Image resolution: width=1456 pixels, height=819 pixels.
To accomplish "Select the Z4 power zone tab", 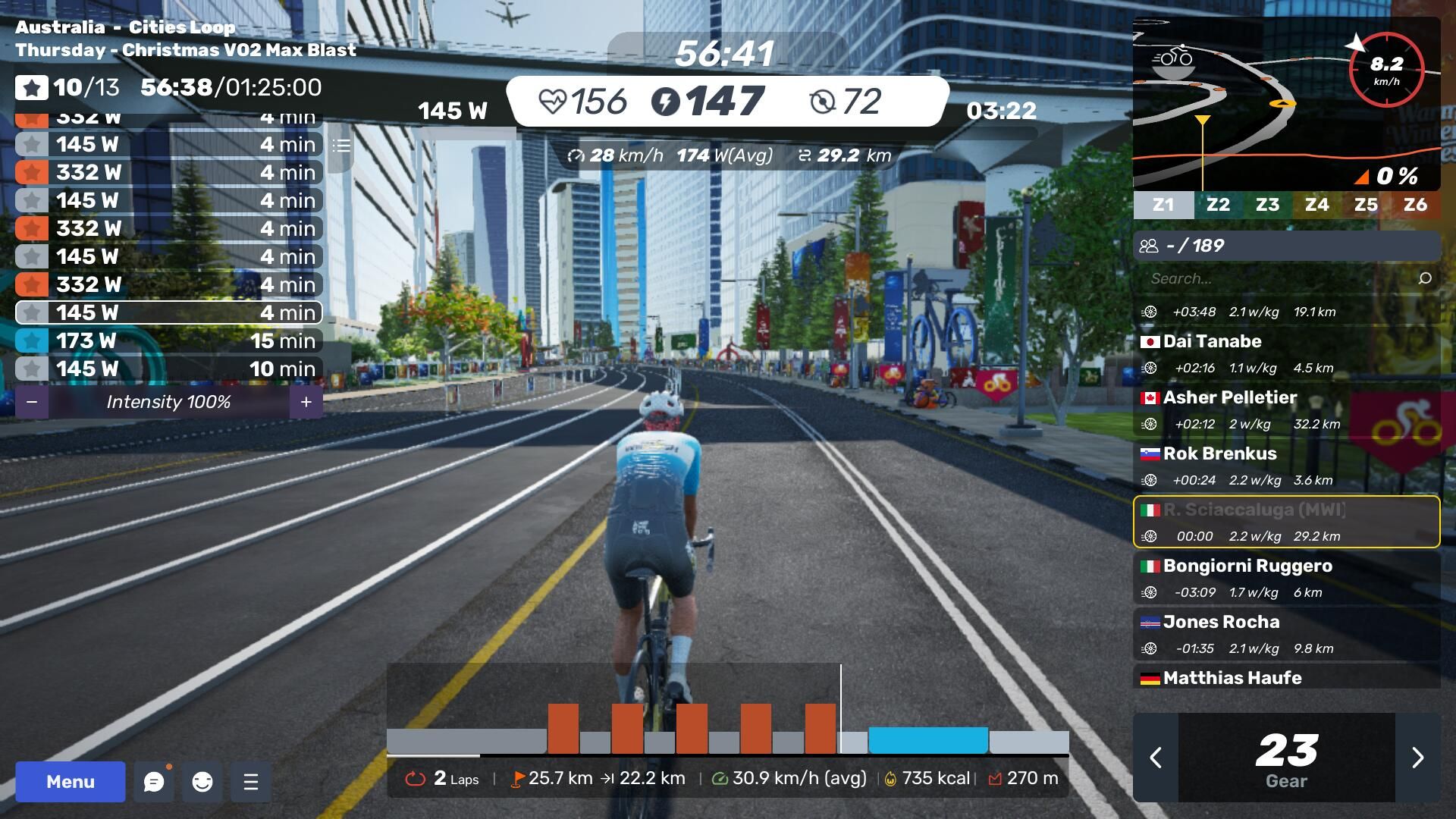I will click(x=1316, y=205).
